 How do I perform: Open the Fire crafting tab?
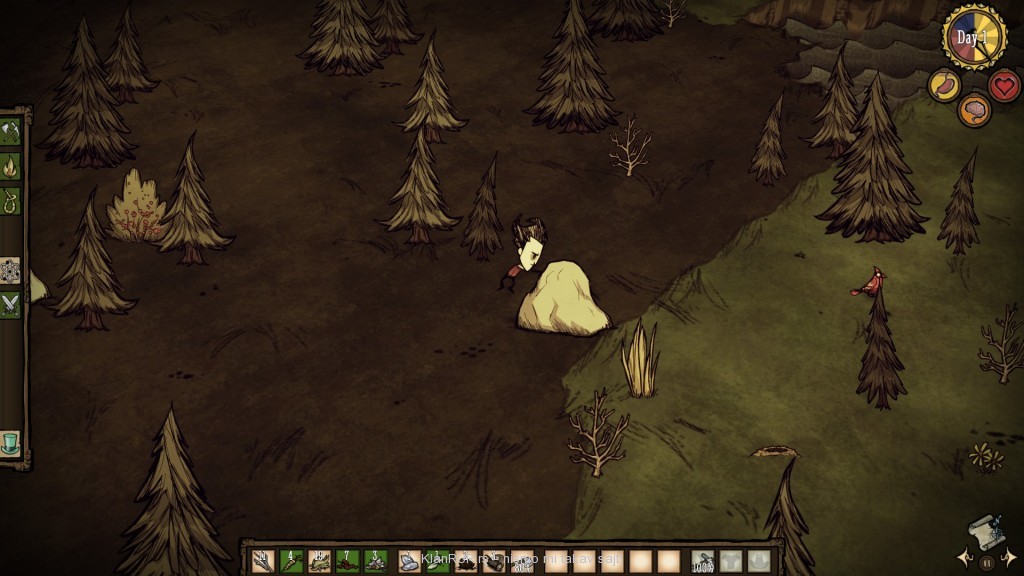pos(11,166)
